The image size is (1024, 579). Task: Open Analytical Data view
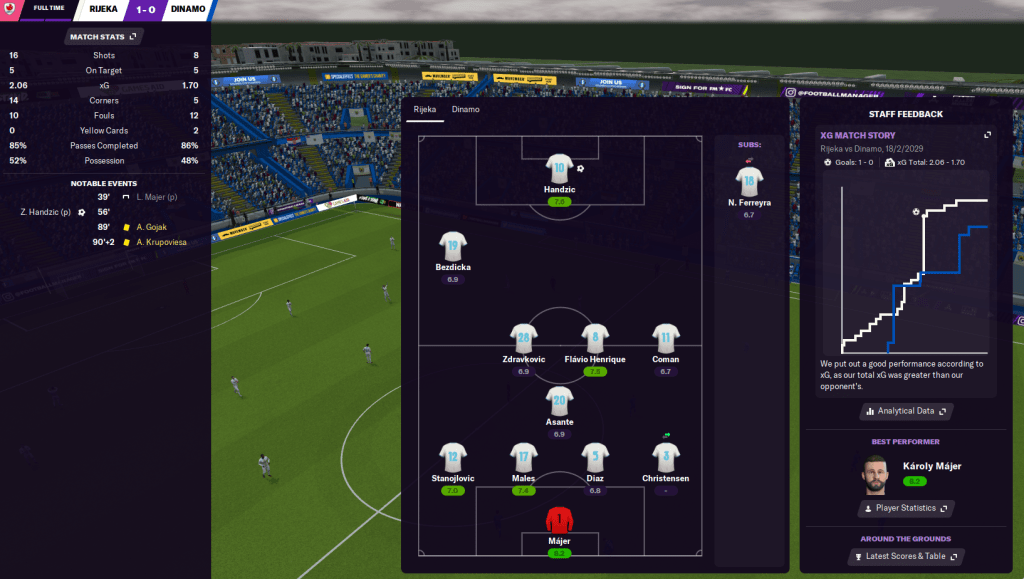click(x=905, y=411)
